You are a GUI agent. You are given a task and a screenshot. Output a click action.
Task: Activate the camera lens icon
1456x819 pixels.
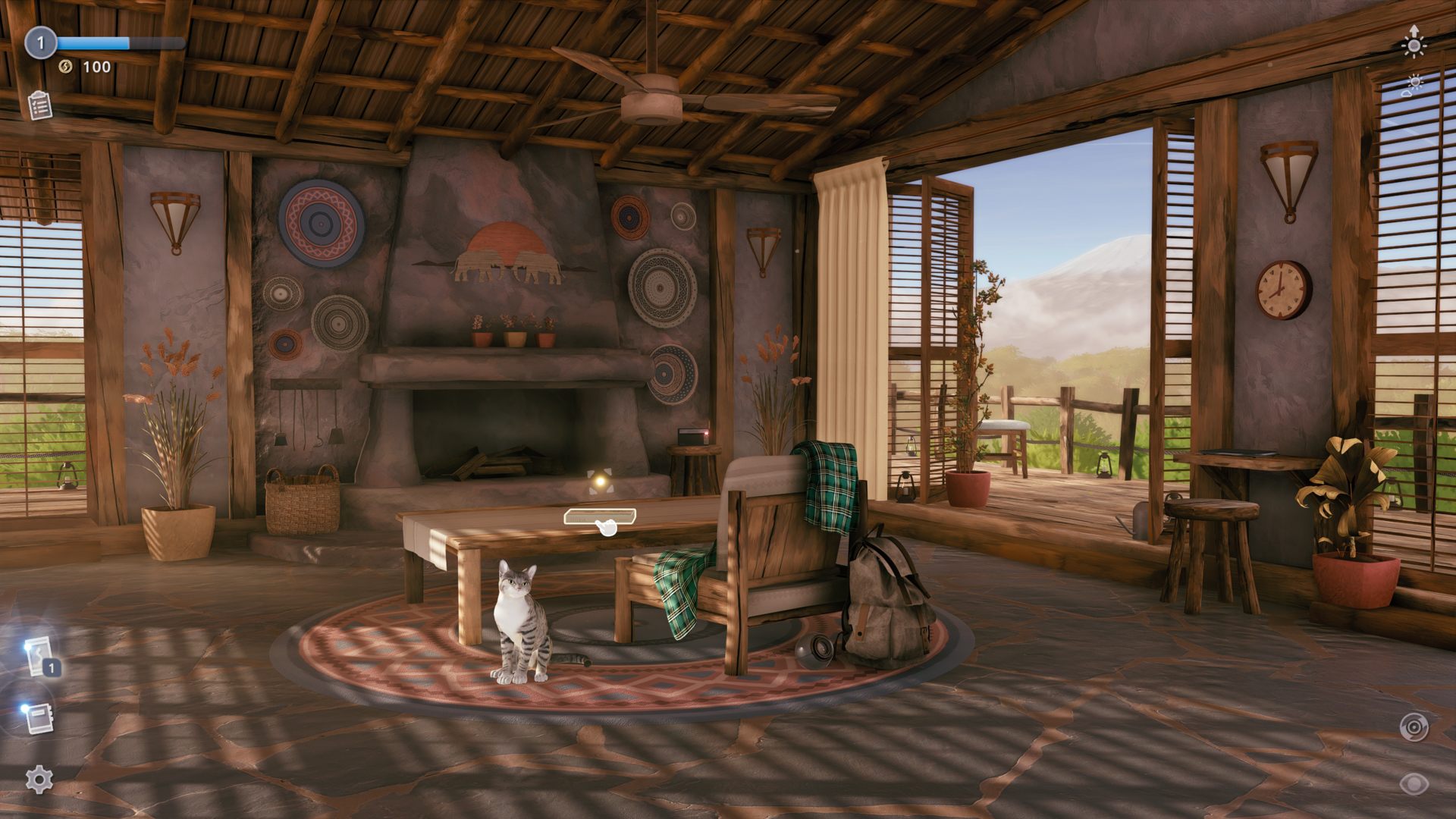pos(1414,727)
